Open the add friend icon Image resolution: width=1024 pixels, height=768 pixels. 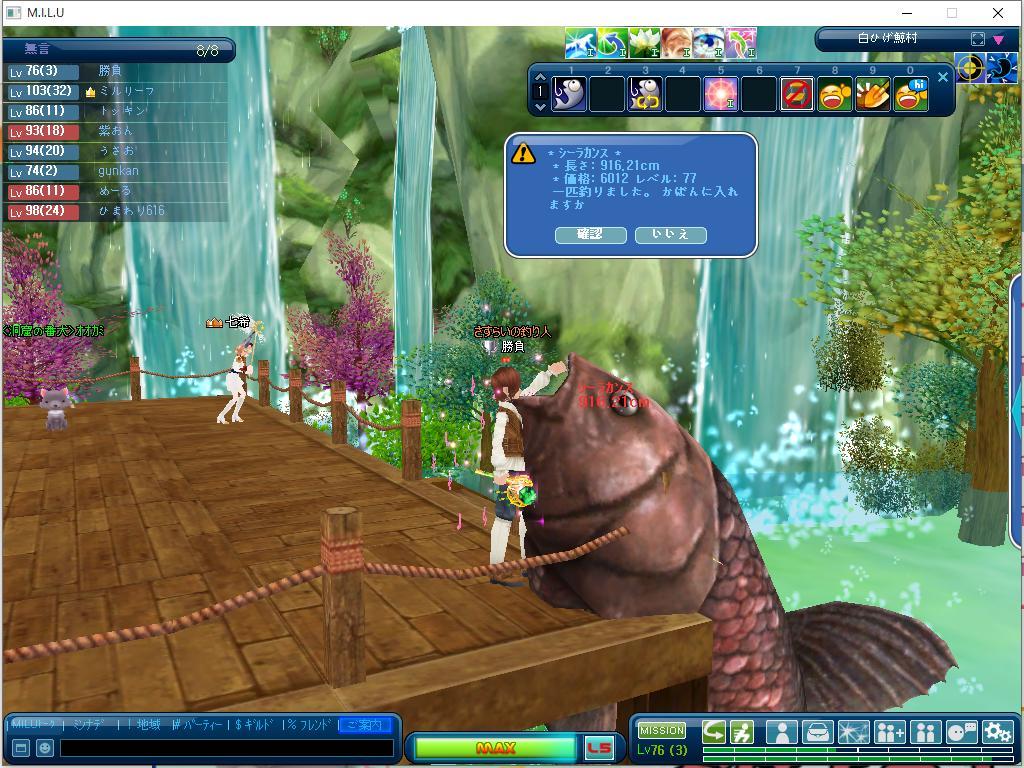tap(889, 732)
